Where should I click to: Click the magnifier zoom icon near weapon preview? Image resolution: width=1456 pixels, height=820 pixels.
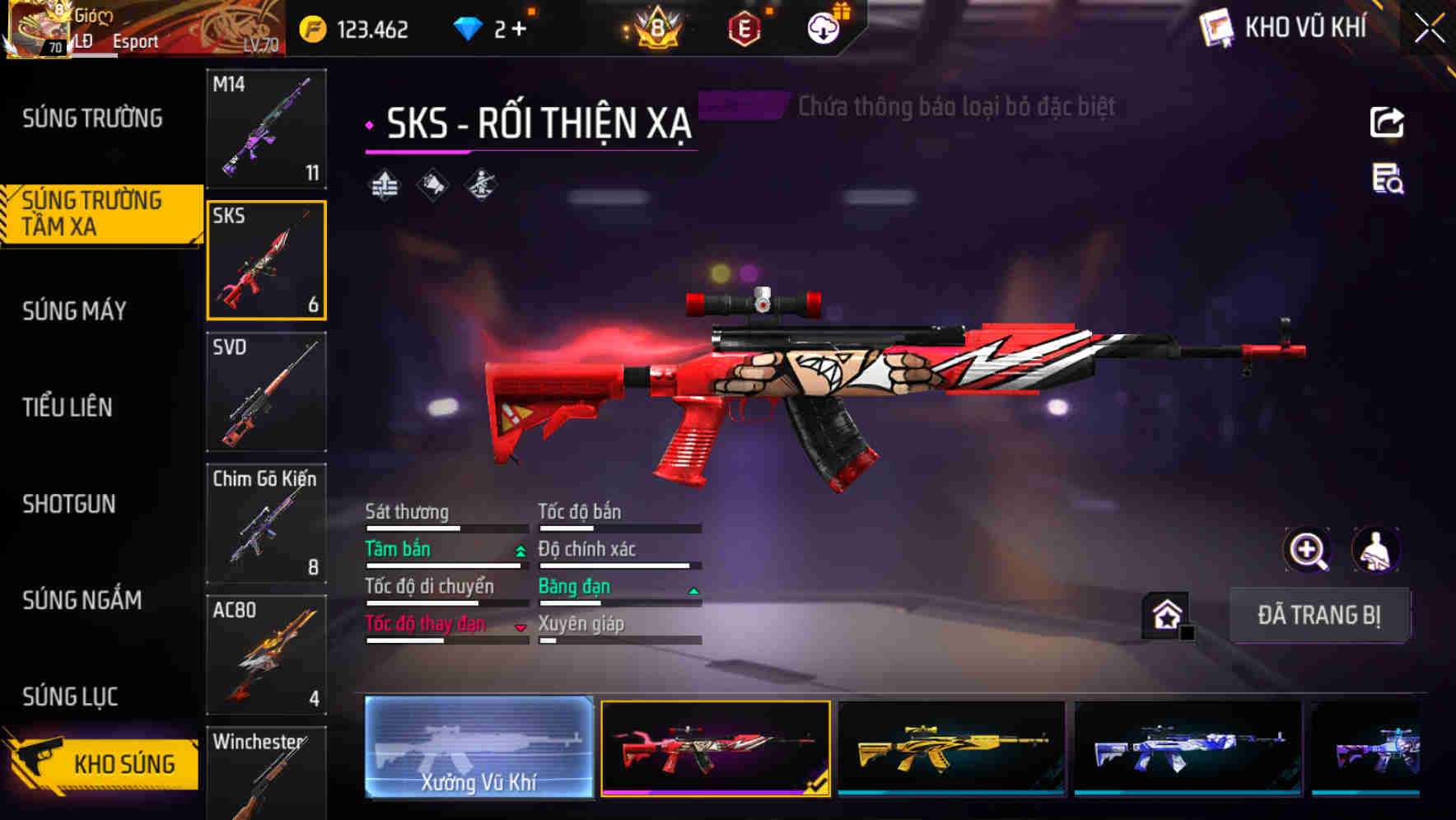[1308, 550]
